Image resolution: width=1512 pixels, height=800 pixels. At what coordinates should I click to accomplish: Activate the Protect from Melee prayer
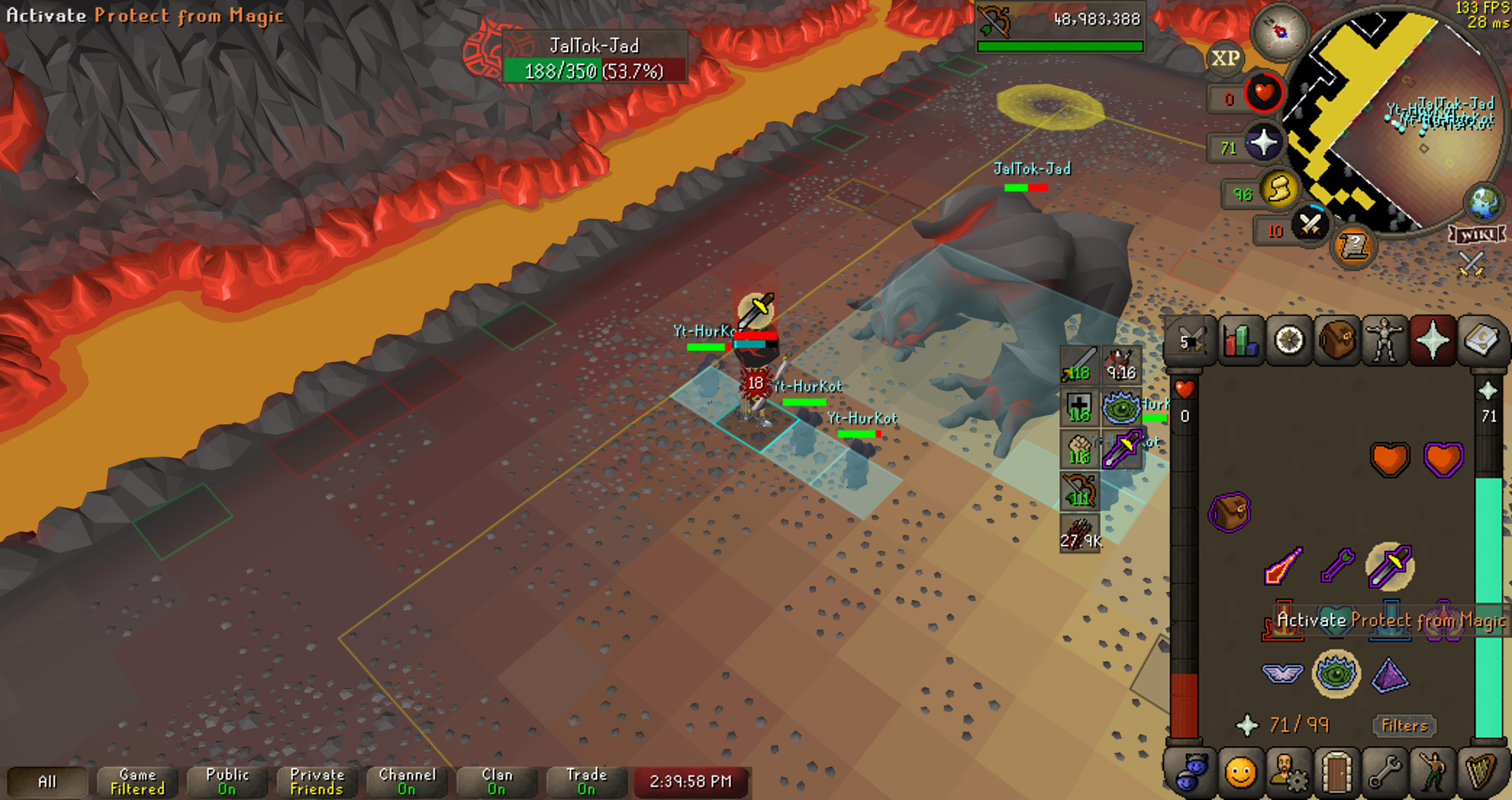coord(1390,565)
